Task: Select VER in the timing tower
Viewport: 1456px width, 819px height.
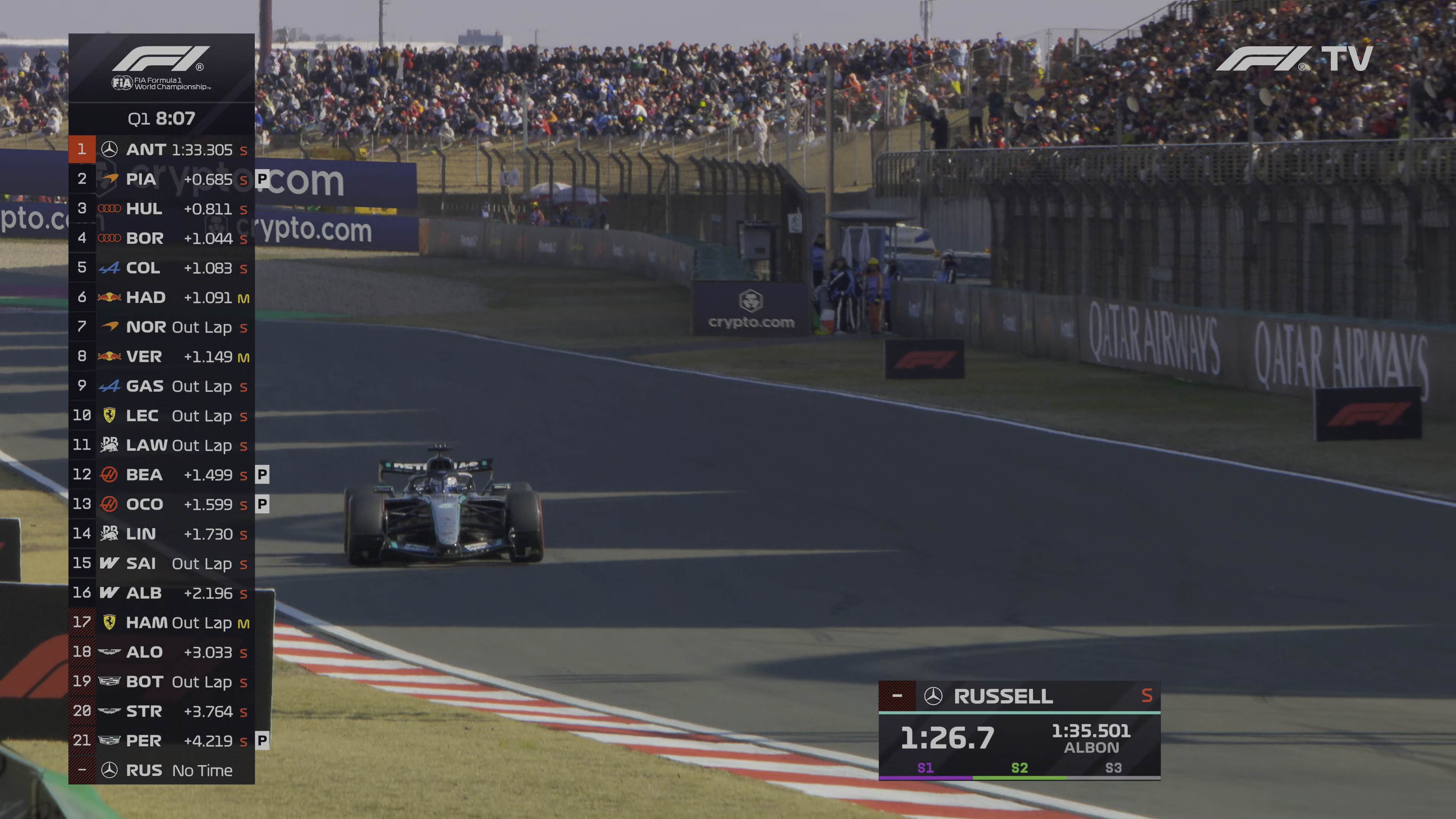Action: click(162, 357)
